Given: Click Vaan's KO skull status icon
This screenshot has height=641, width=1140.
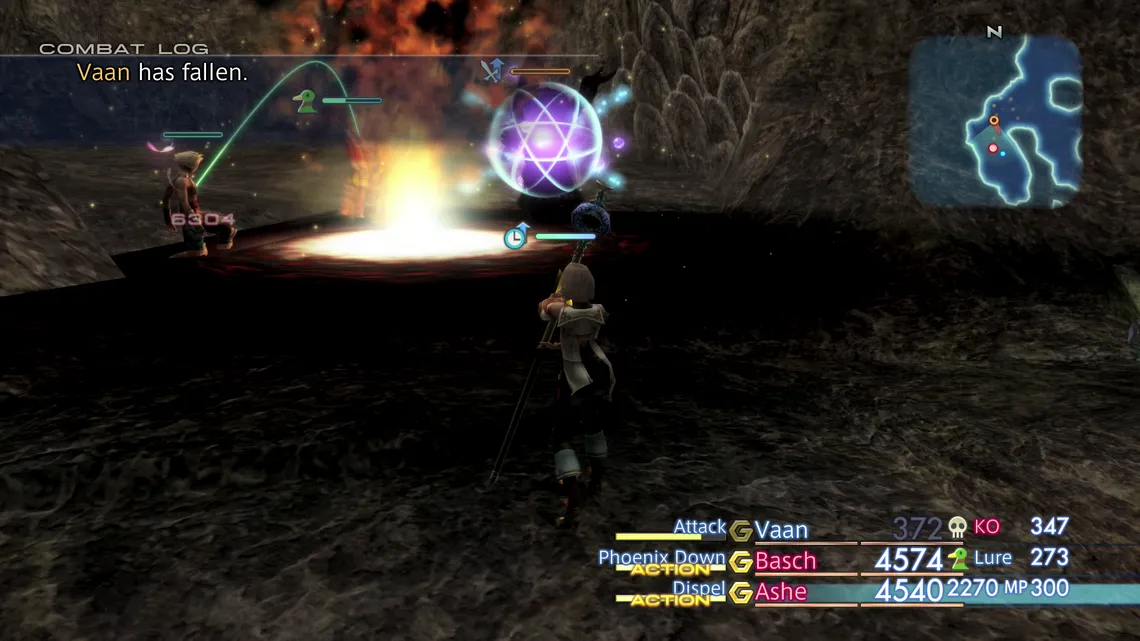Looking at the screenshot, I should click(x=958, y=527).
